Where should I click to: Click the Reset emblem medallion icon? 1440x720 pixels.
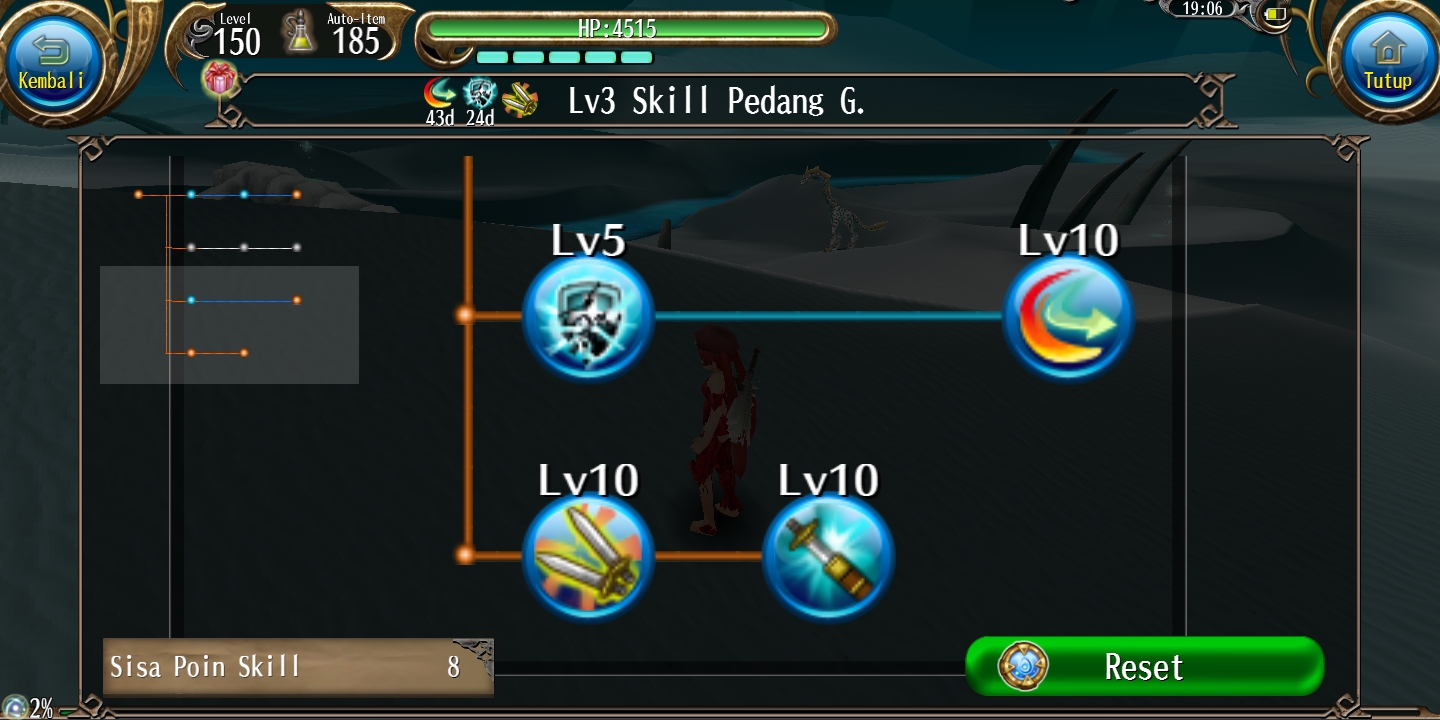[x=1021, y=666]
